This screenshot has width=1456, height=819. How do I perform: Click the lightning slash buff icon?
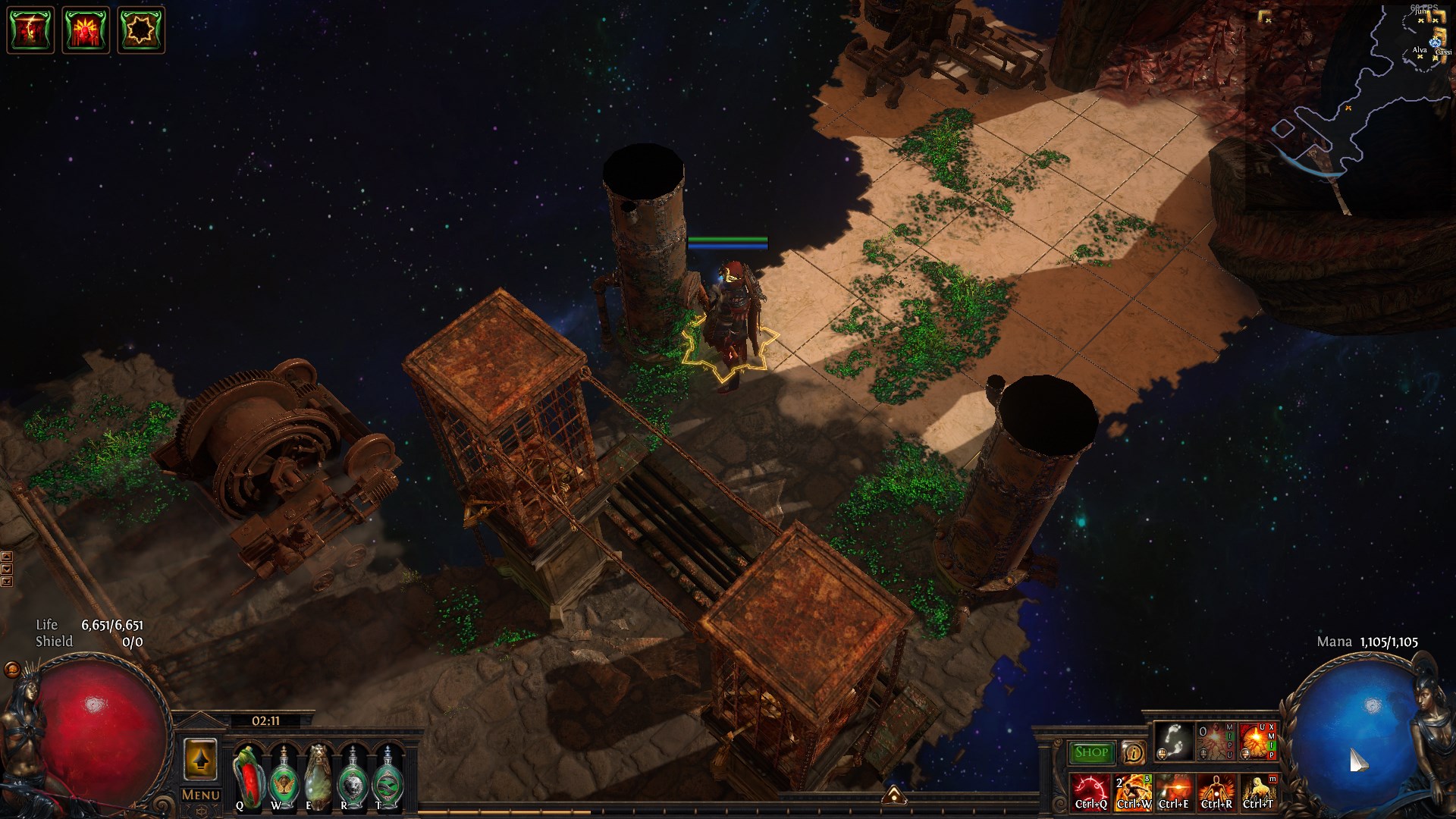[x=30, y=30]
